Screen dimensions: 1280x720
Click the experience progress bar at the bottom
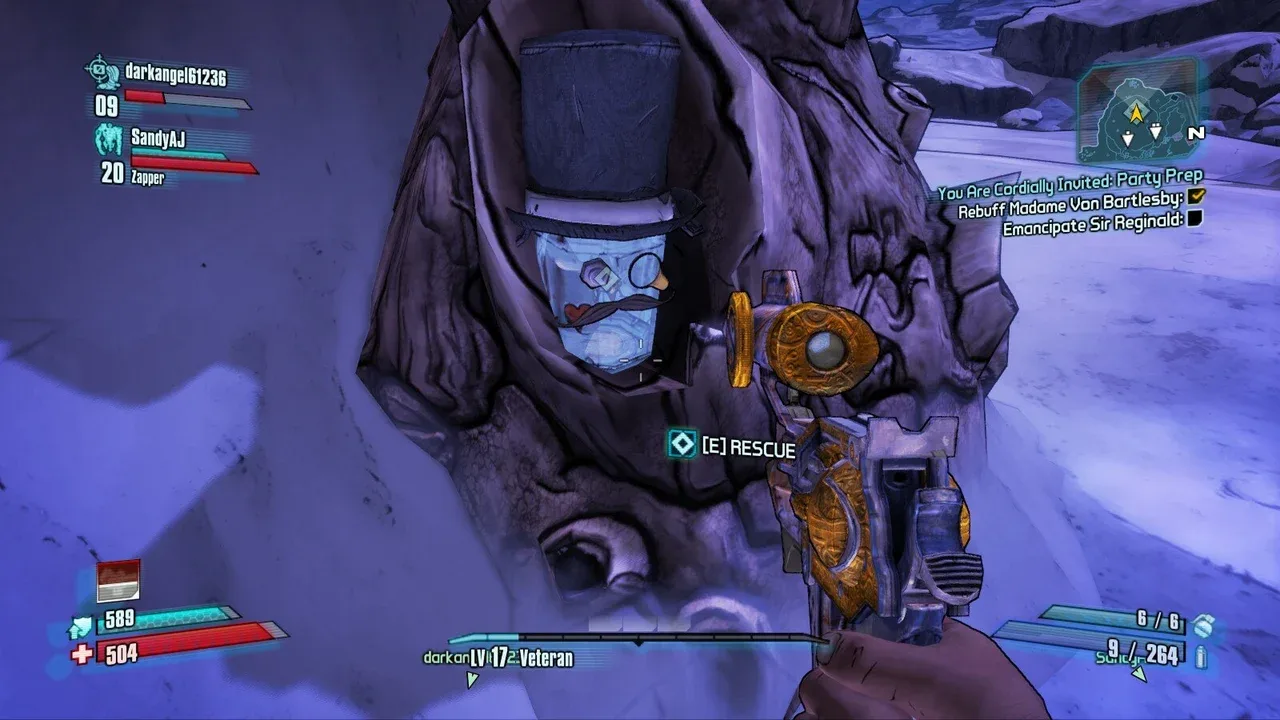click(640, 636)
